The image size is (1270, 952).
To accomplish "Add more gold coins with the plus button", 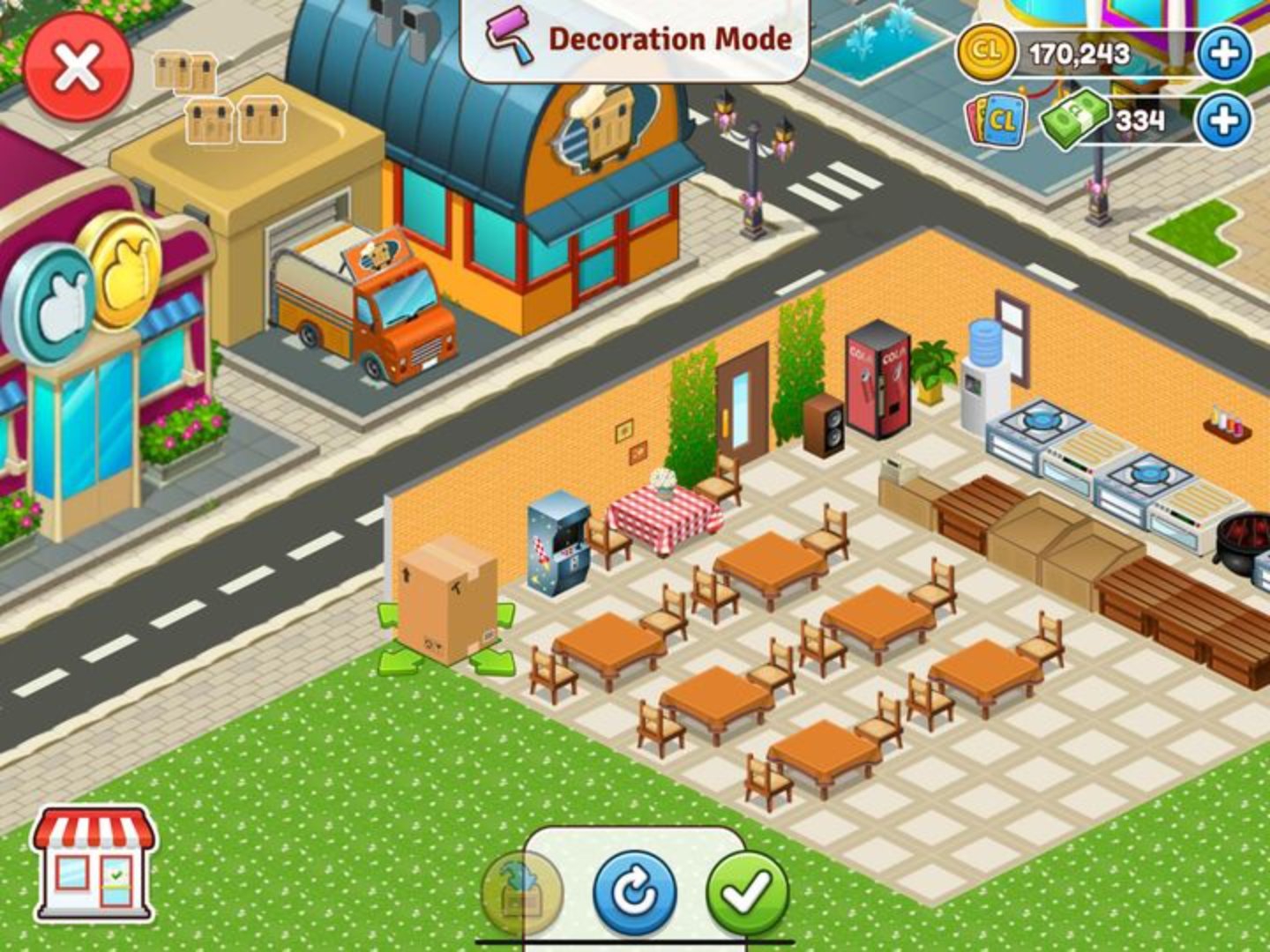I will [x=1224, y=54].
